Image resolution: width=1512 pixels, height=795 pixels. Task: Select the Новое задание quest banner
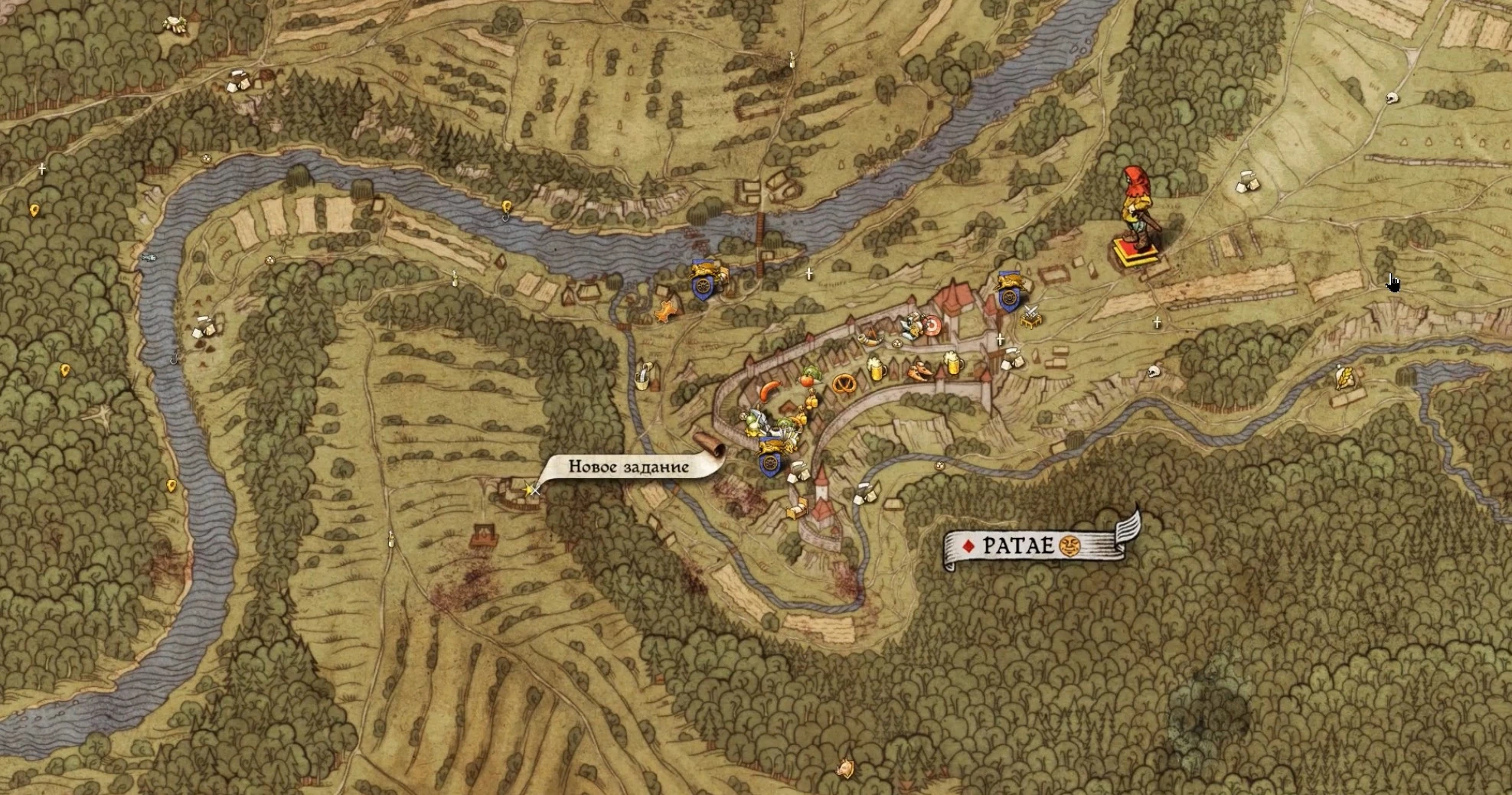coord(628,467)
